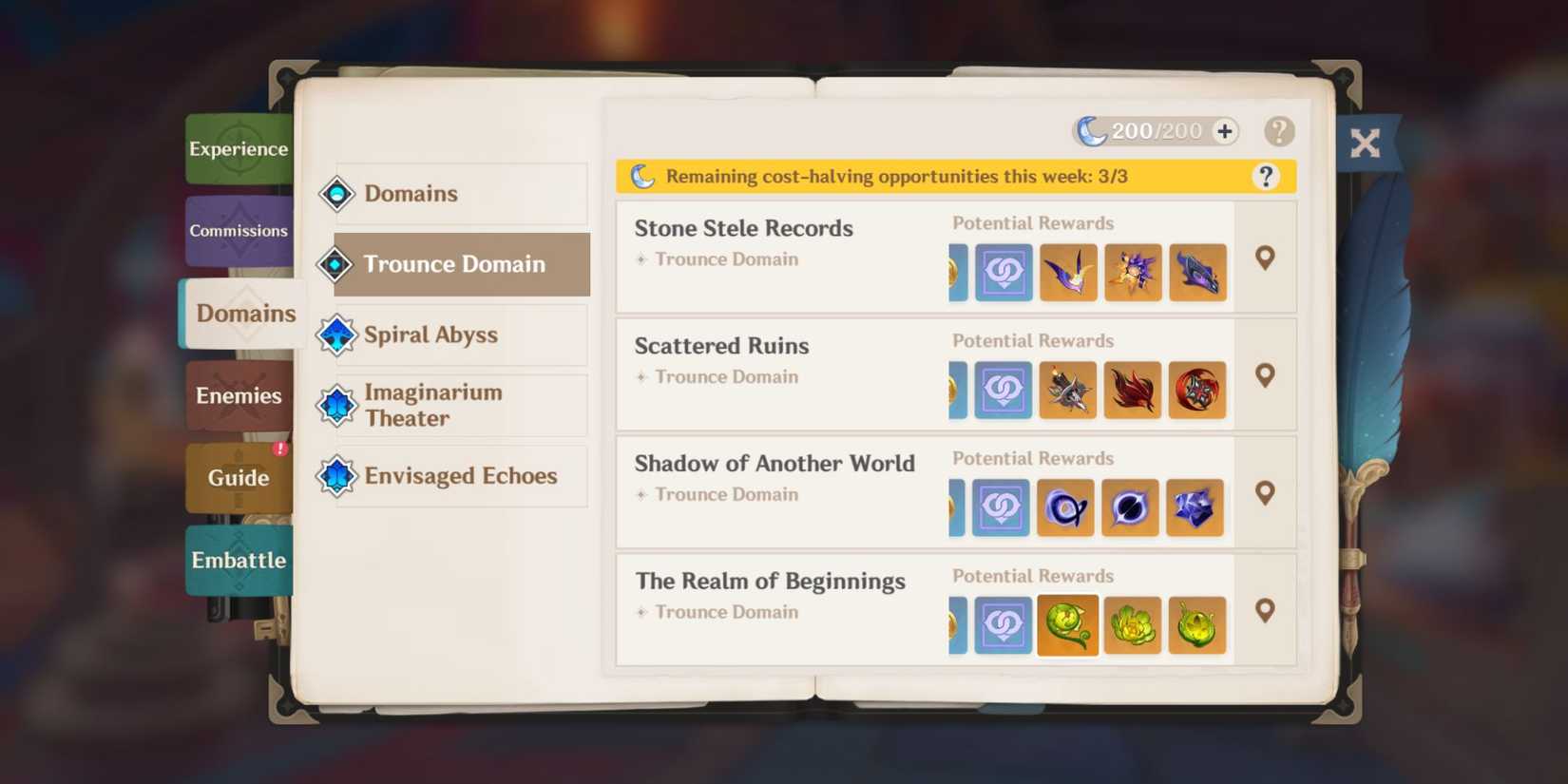Click the Spiral Abyss icon
Image resolution: width=1568 pixels, height=784 pixels.
point(337,335)
